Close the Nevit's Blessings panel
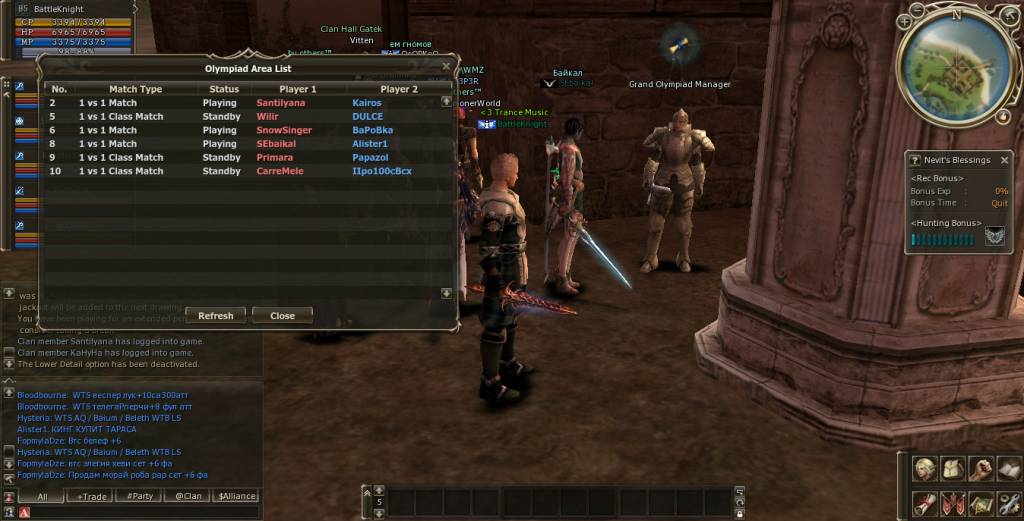The image size is (1024, 521). coord(1004,160)
